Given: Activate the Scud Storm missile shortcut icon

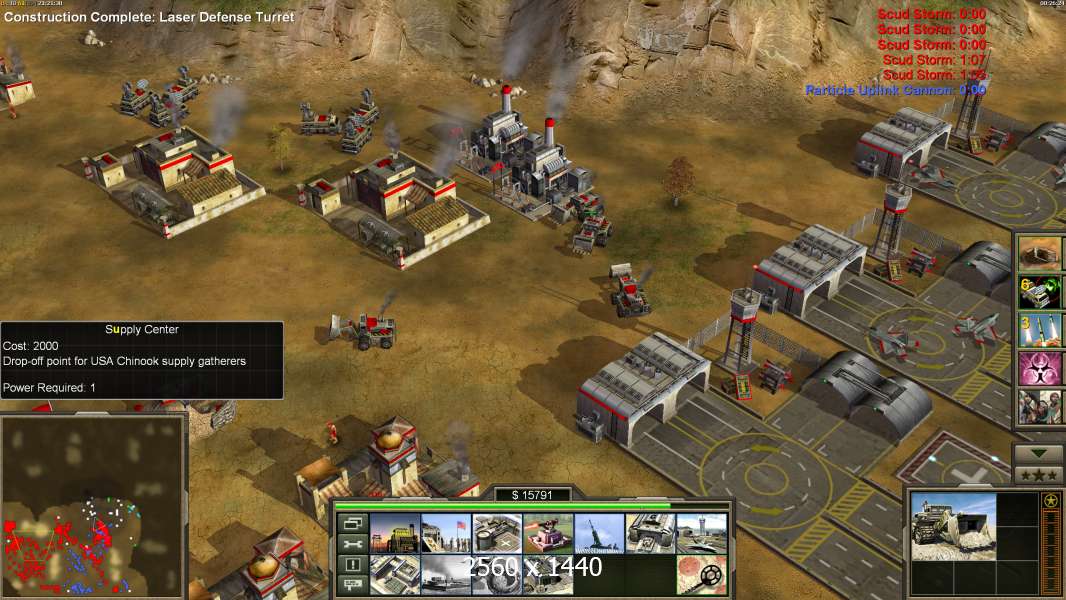Looking at the screenshot, I should 1041,330.
